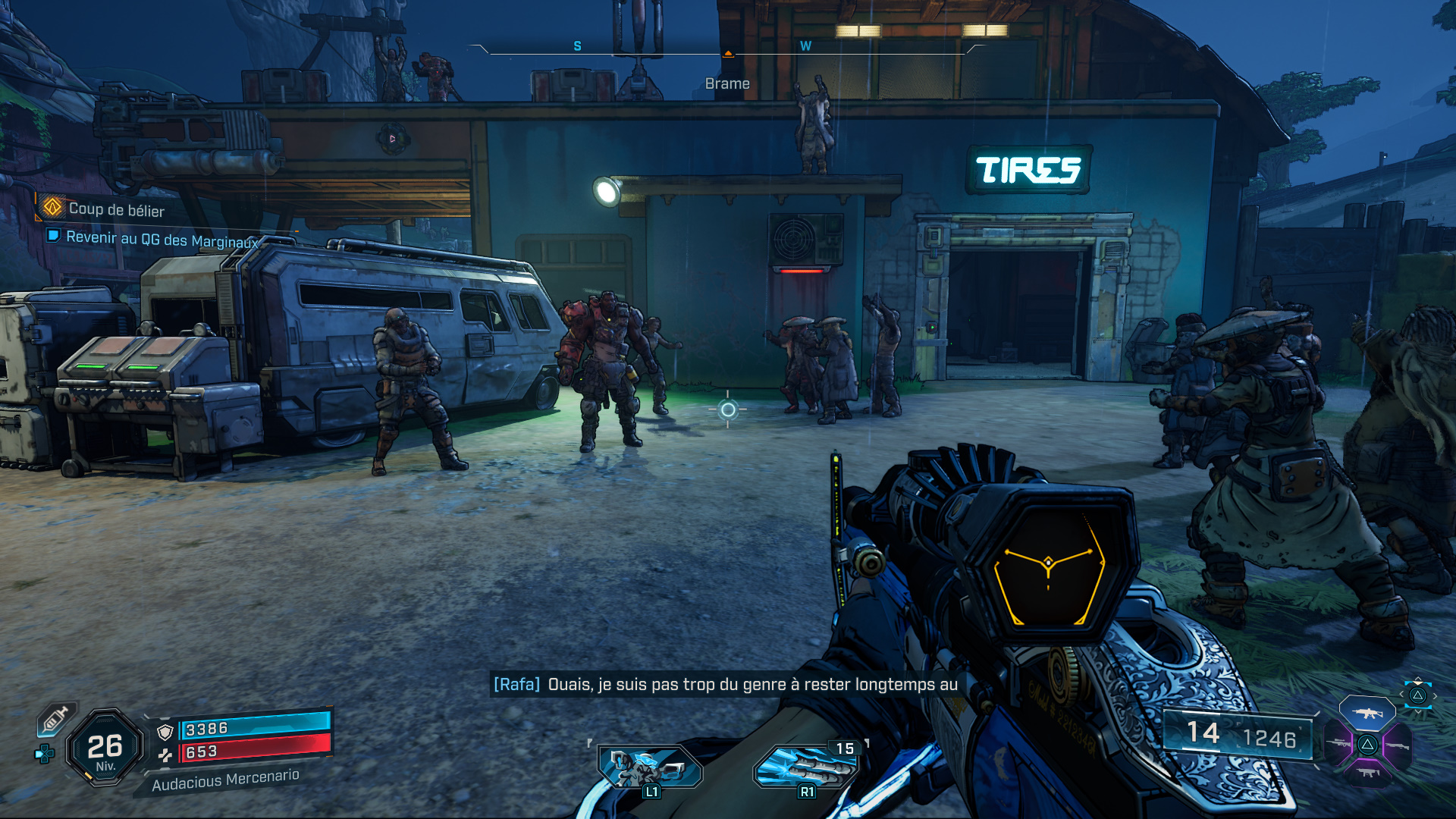Image resolution: width=1456 pixels, height=819 pixels.
Task: Select the equipped assault rifle weapon slot
Action: (1367, 713)
